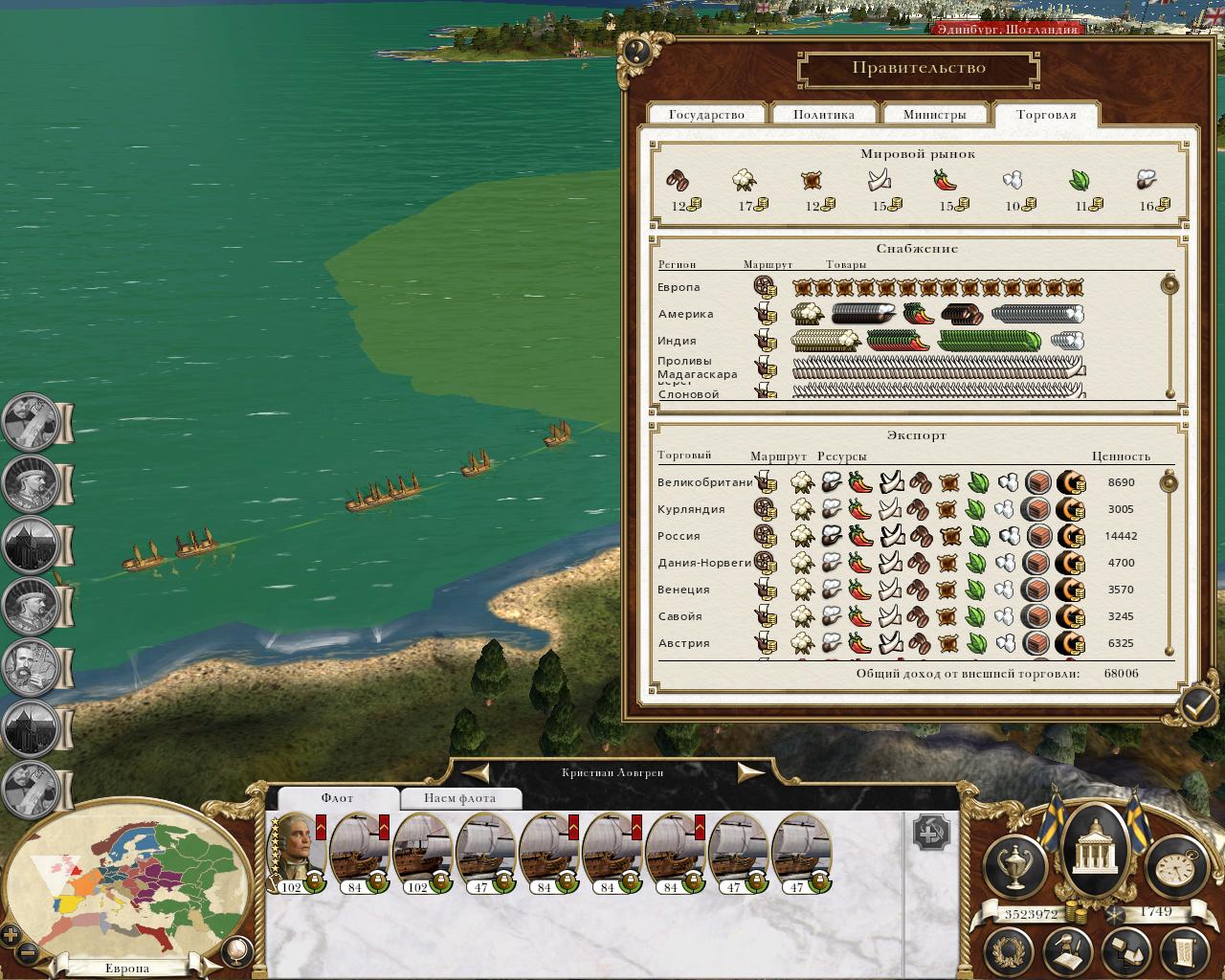Switch to the Флот tab
The width and height of the screenshot is (1225, 980).
point(337,797)
